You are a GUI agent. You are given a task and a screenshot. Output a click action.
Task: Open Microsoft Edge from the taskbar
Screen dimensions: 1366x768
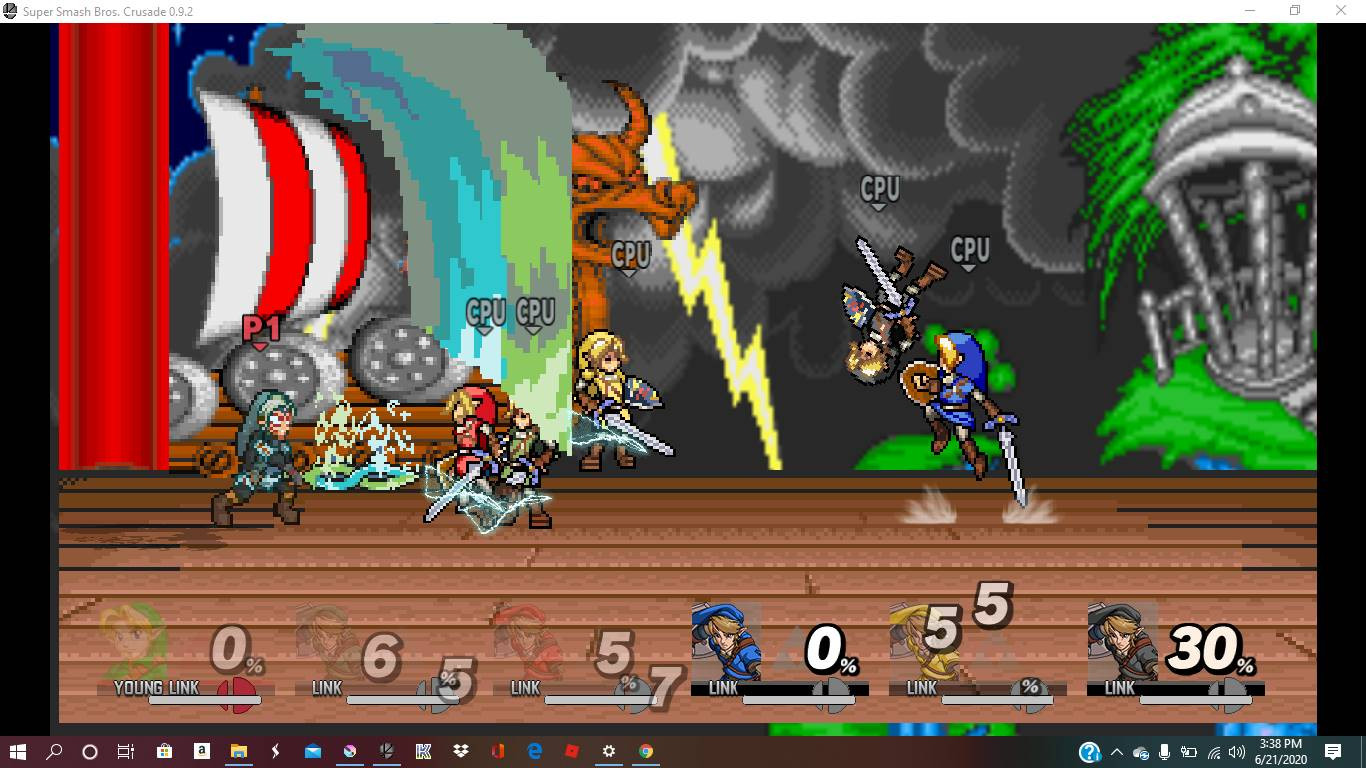tap(533, 752)
